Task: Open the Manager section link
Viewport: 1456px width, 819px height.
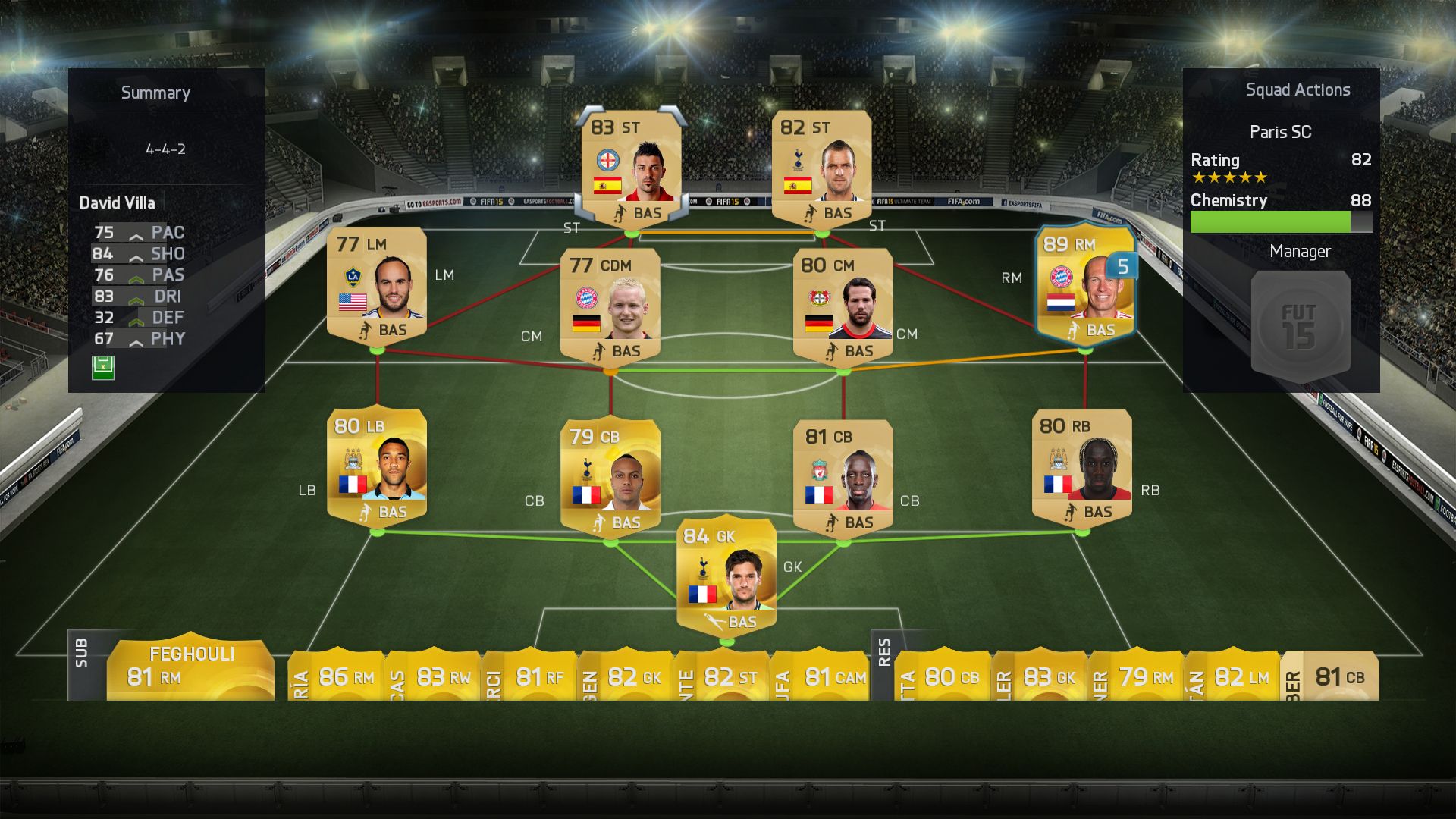Action: [x=1299, y=251]
